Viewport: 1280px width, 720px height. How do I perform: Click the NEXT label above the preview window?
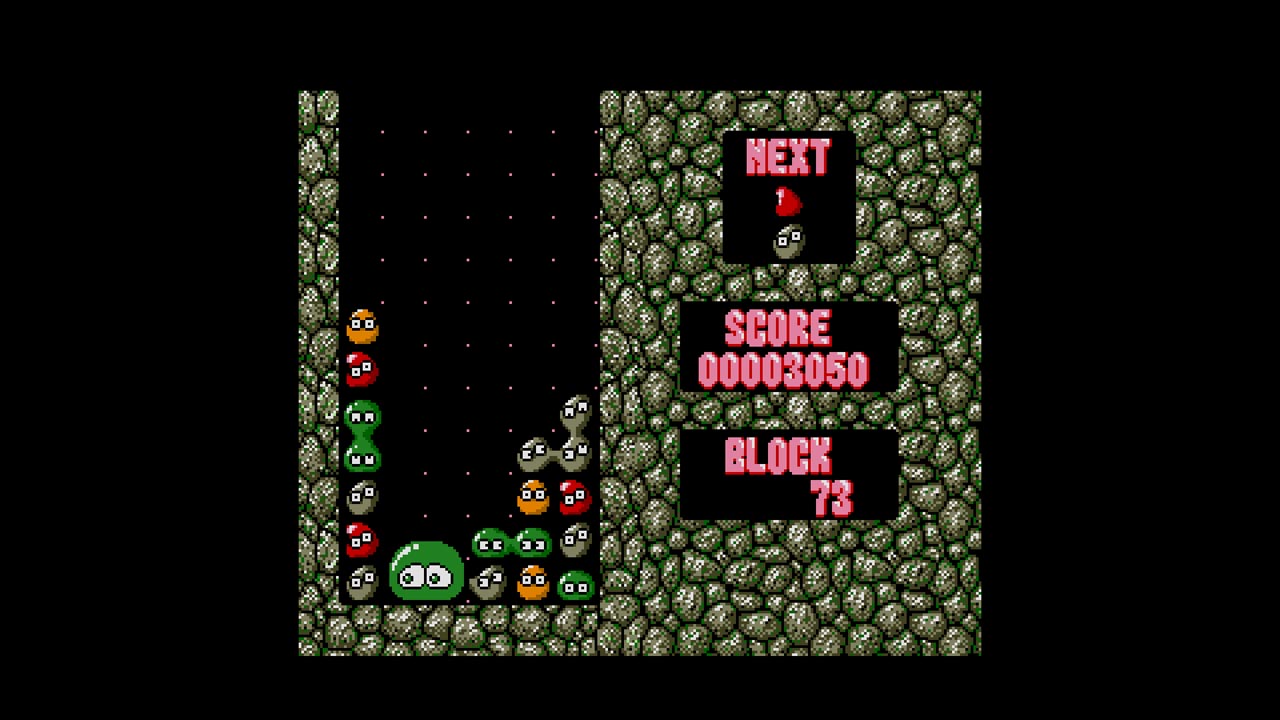coord(787,158)
